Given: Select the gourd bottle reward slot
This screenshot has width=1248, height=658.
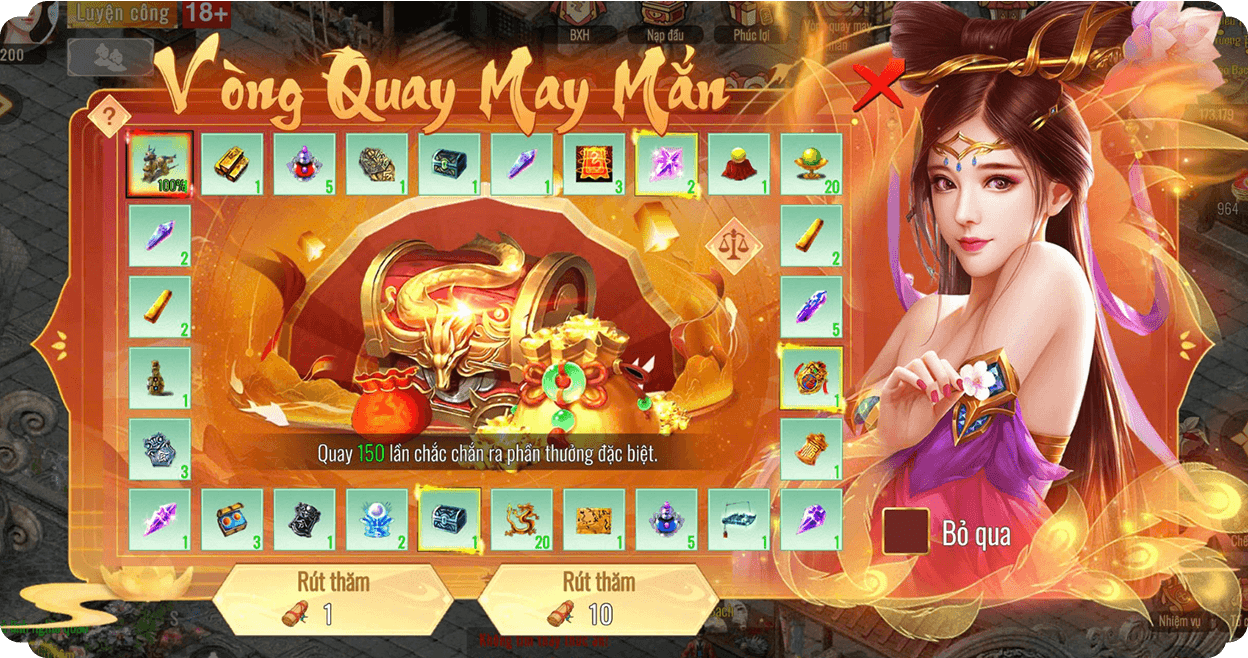Looking at the screenshot, I should 160,378.
